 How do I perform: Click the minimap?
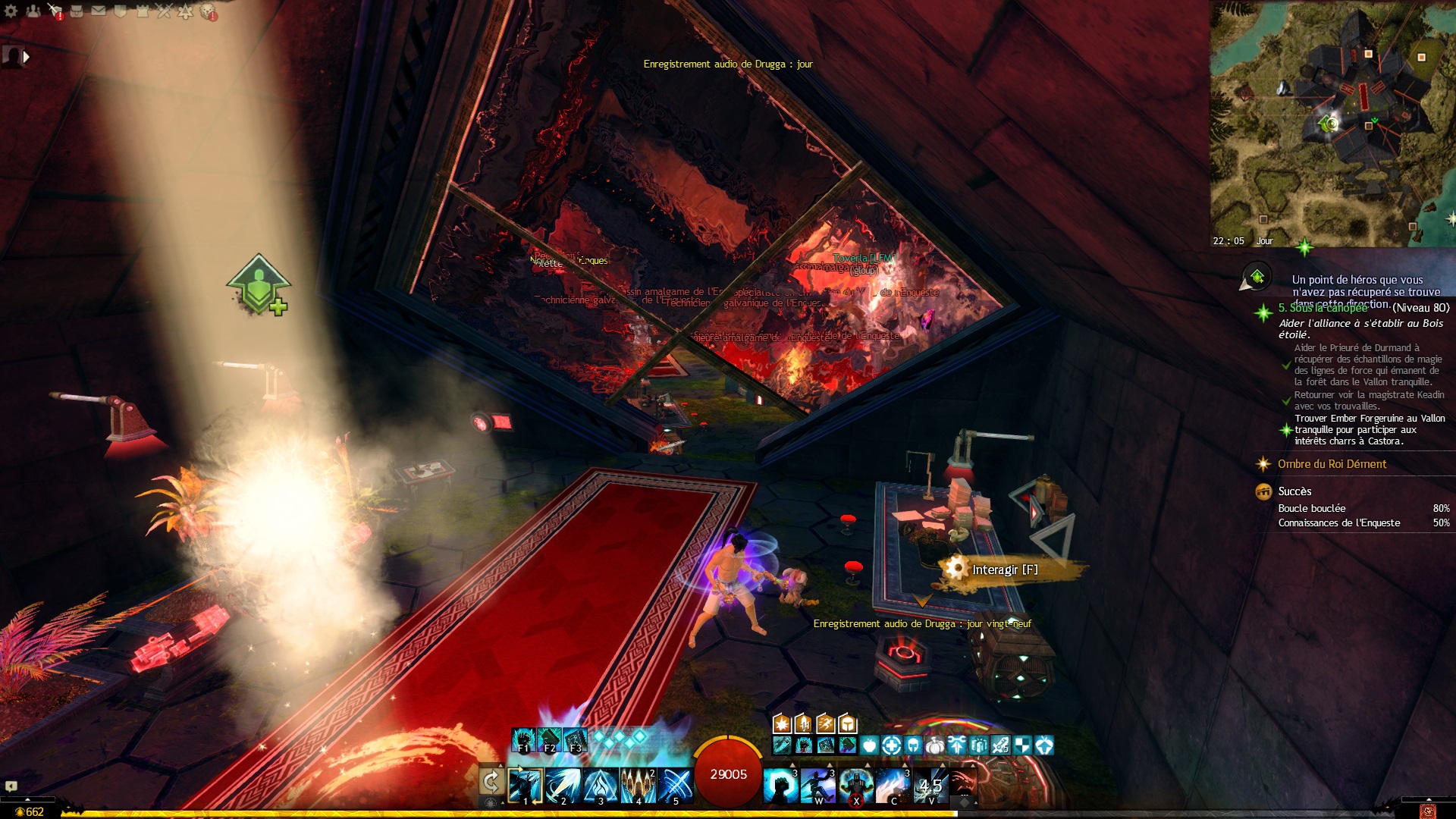[x=1332, y=123]
